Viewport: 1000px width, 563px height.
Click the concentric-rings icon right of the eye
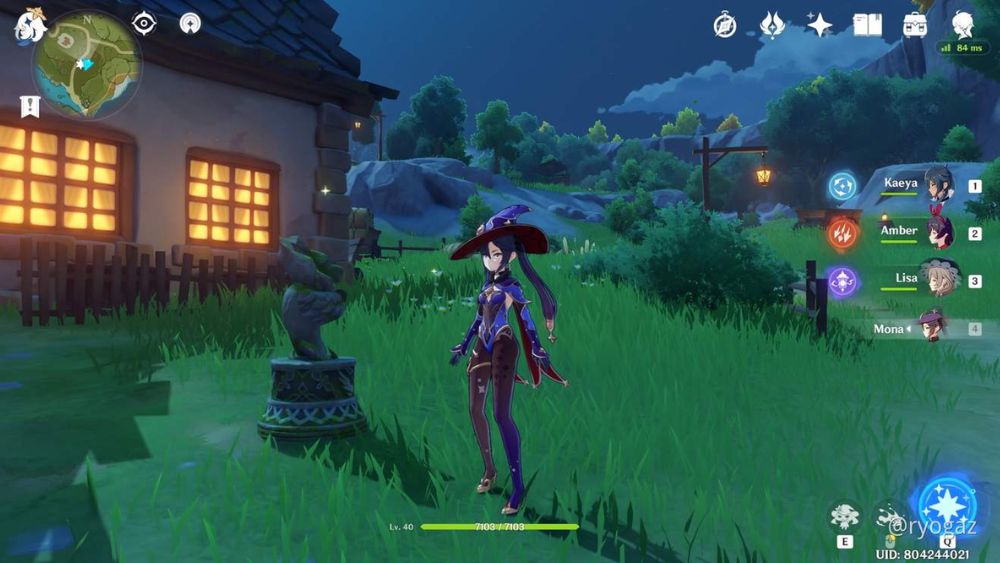(x=190, y=23)
